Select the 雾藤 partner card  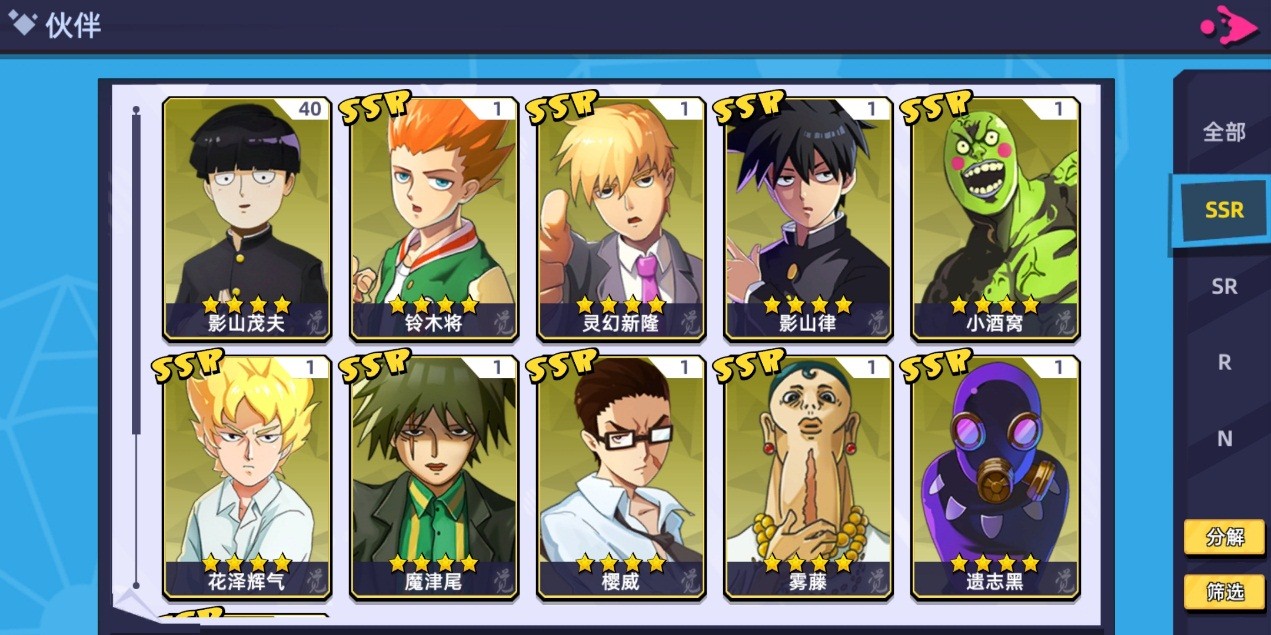pos(808,477)
